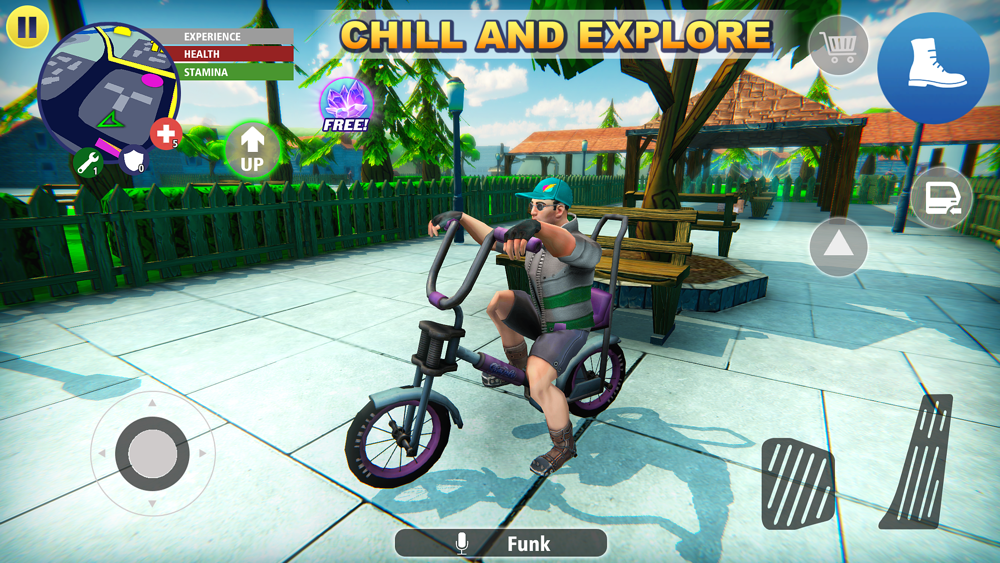
Task: Step on the gas pedal
Action: click(918, 462)
